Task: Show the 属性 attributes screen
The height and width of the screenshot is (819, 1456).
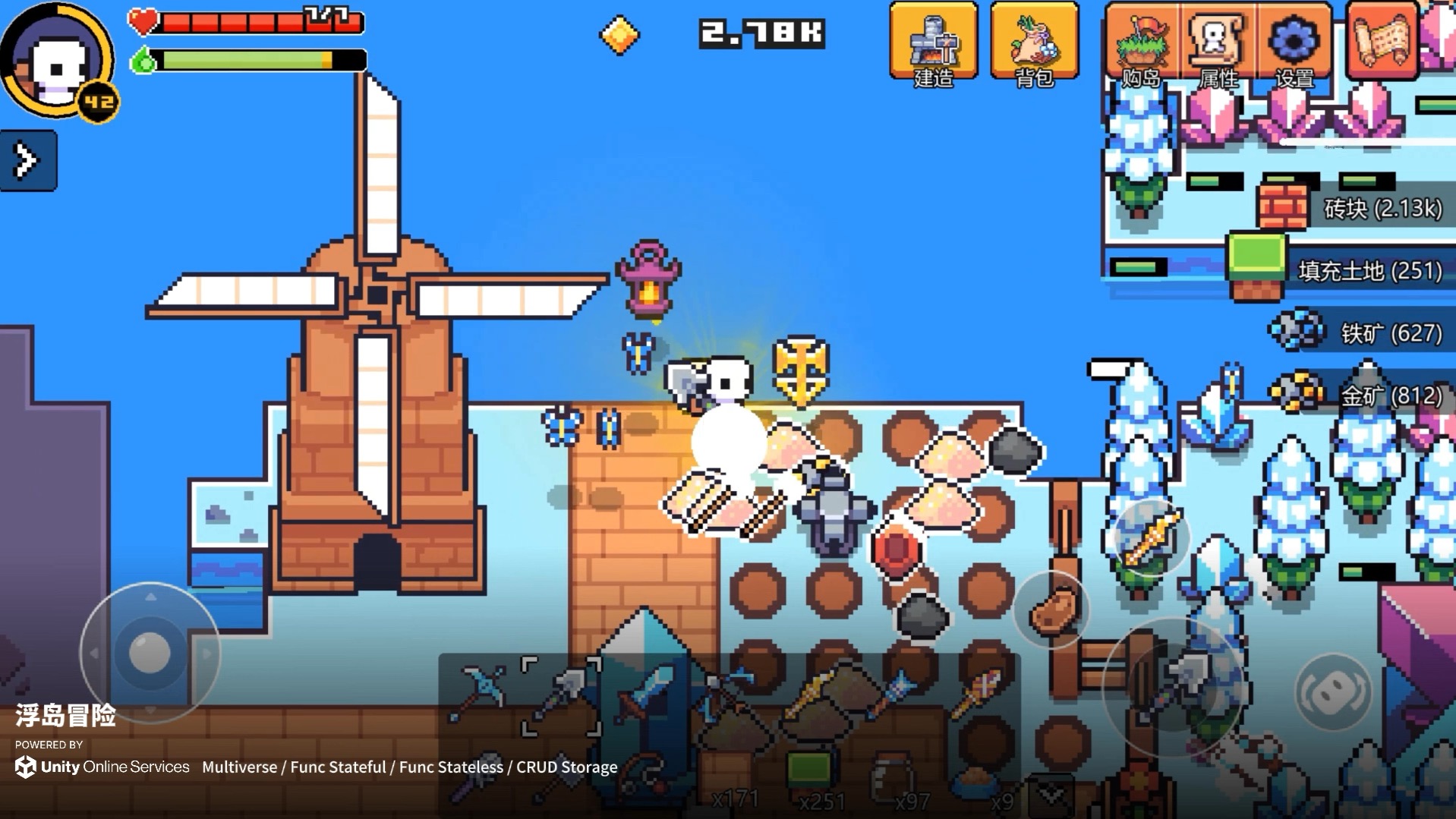Action: pyautogui.click(x=1218, y=44)
